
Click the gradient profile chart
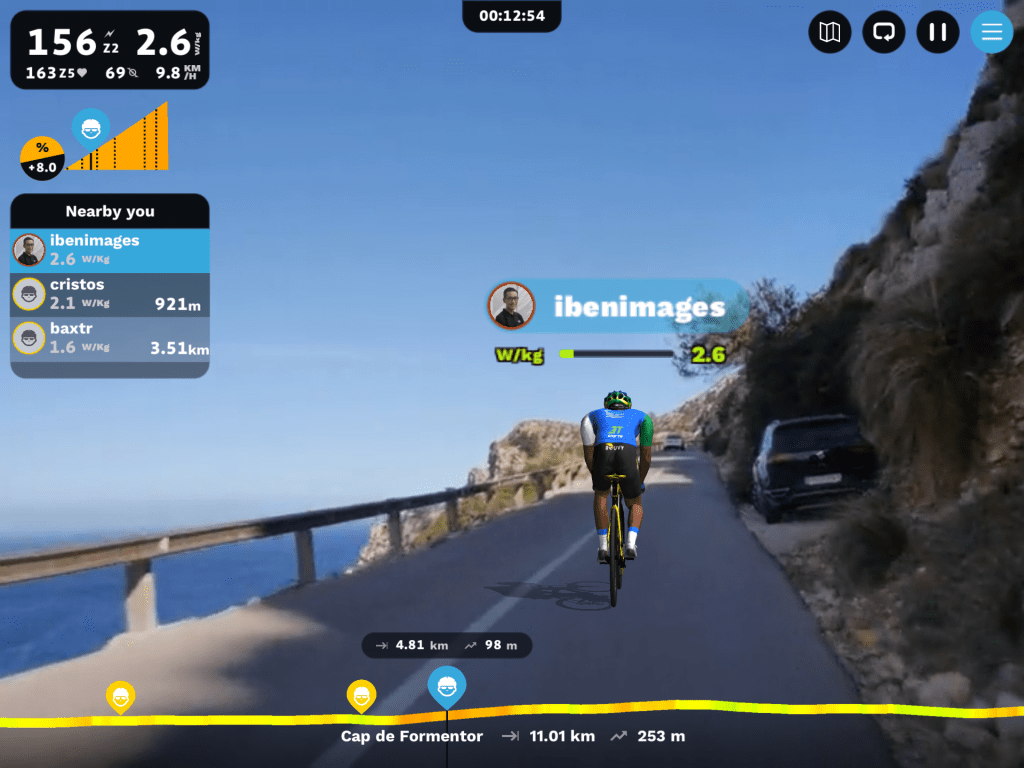(x=118, y=142)
